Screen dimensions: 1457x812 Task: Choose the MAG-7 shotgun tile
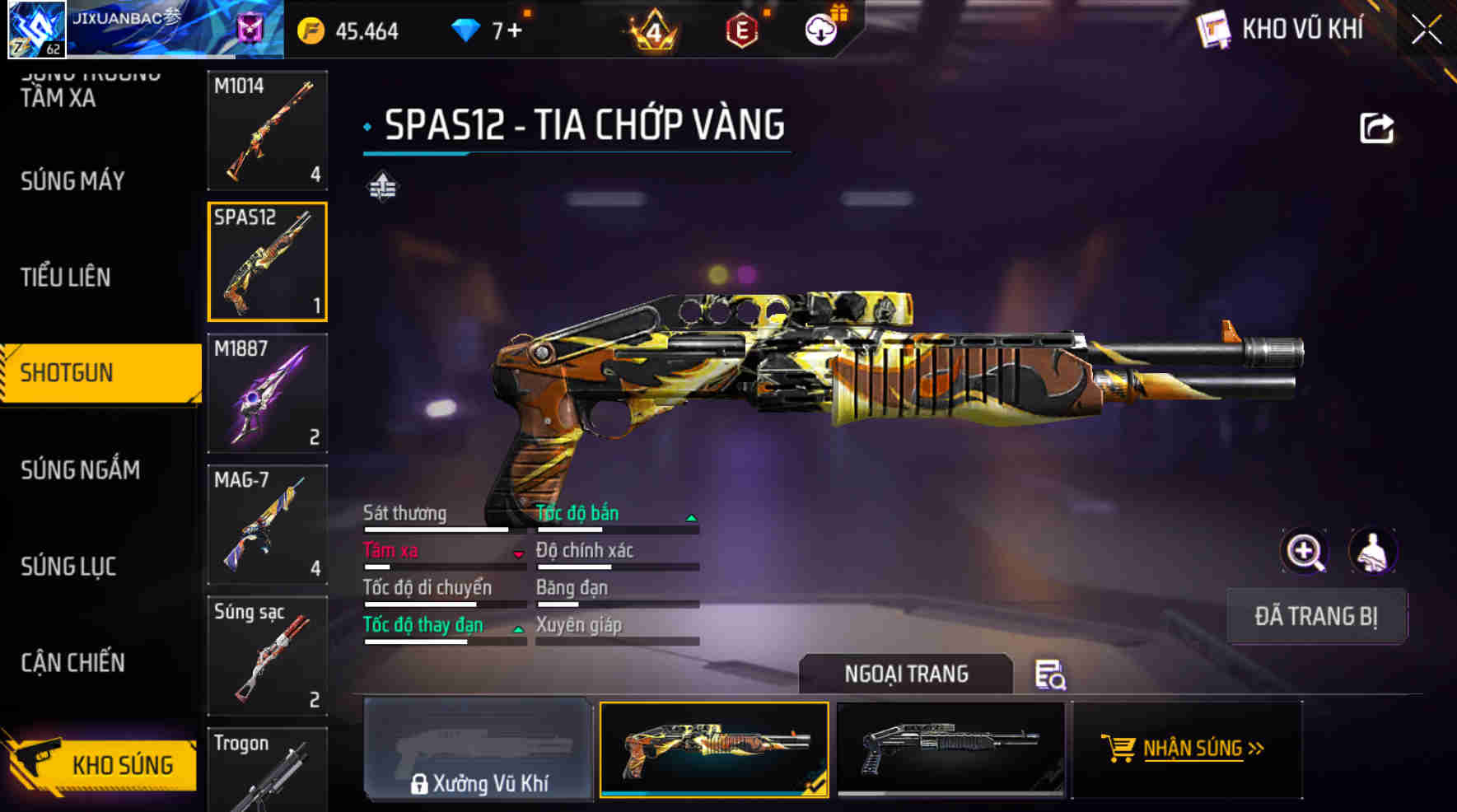267,525
